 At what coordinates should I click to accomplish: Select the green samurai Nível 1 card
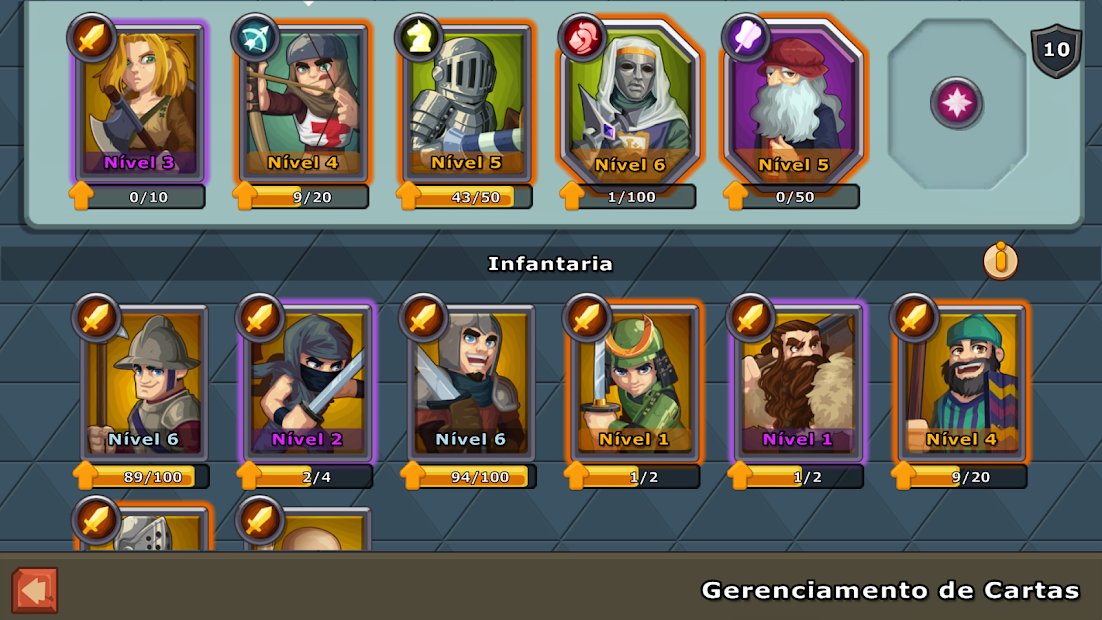coord(635,382)
